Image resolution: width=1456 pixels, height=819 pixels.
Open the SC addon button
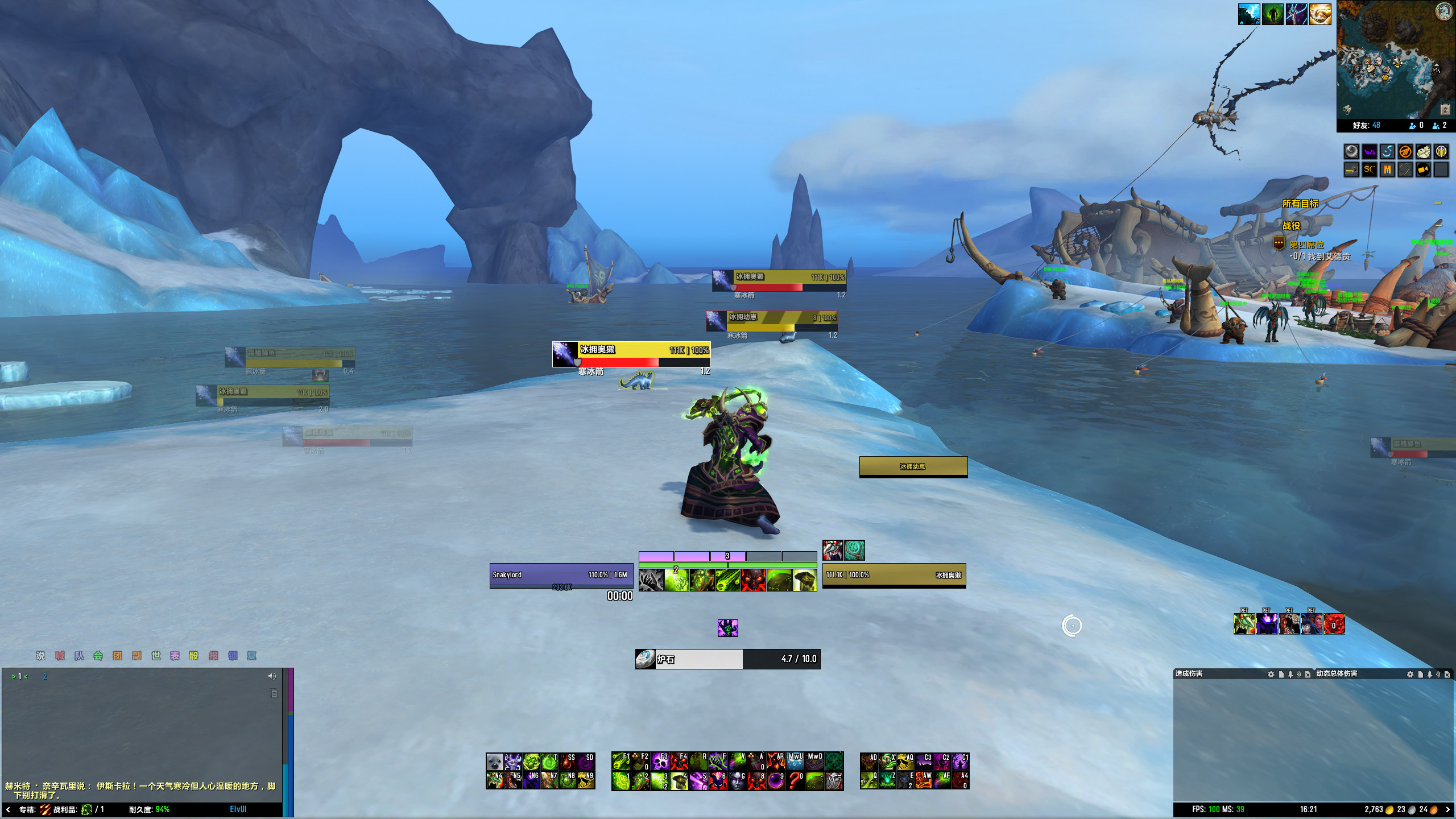(x=1369, y=169)
